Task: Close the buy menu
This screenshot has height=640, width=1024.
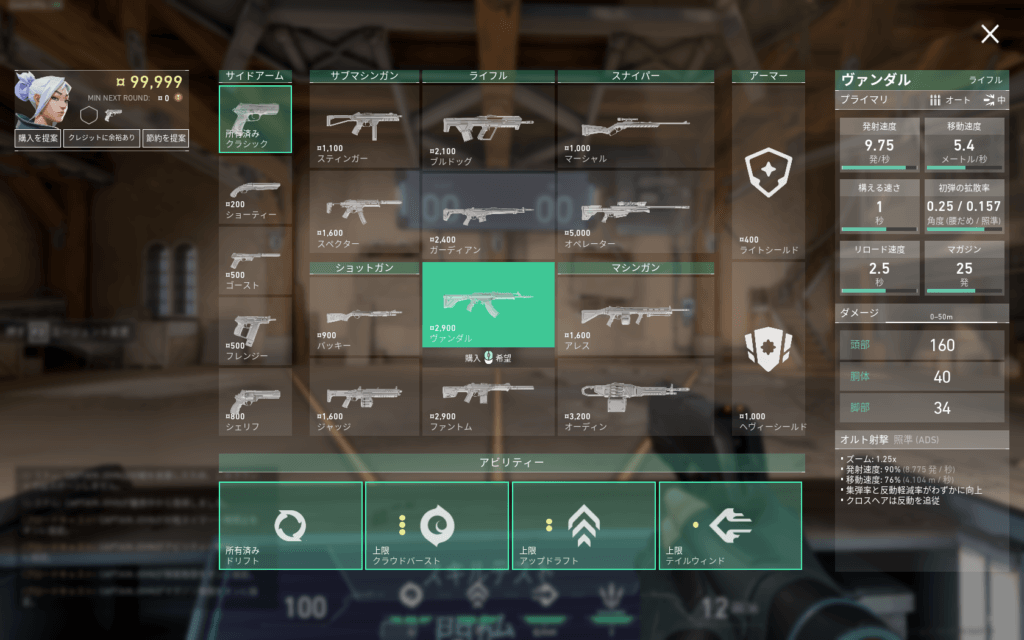Action: coord(990,35)
